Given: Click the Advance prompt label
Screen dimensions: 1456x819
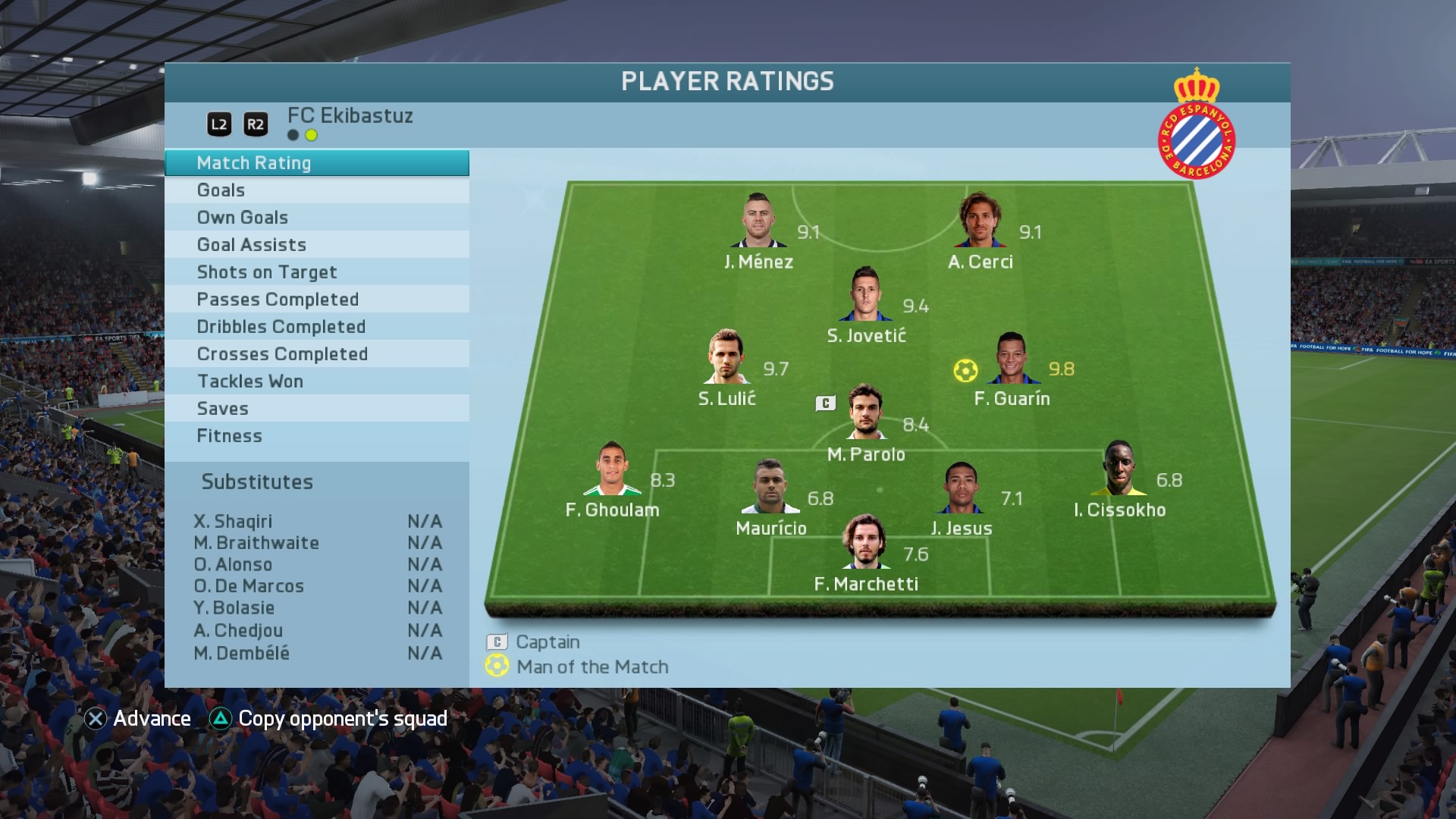Looking at the screenshot, I should click(x=151, y=719).
